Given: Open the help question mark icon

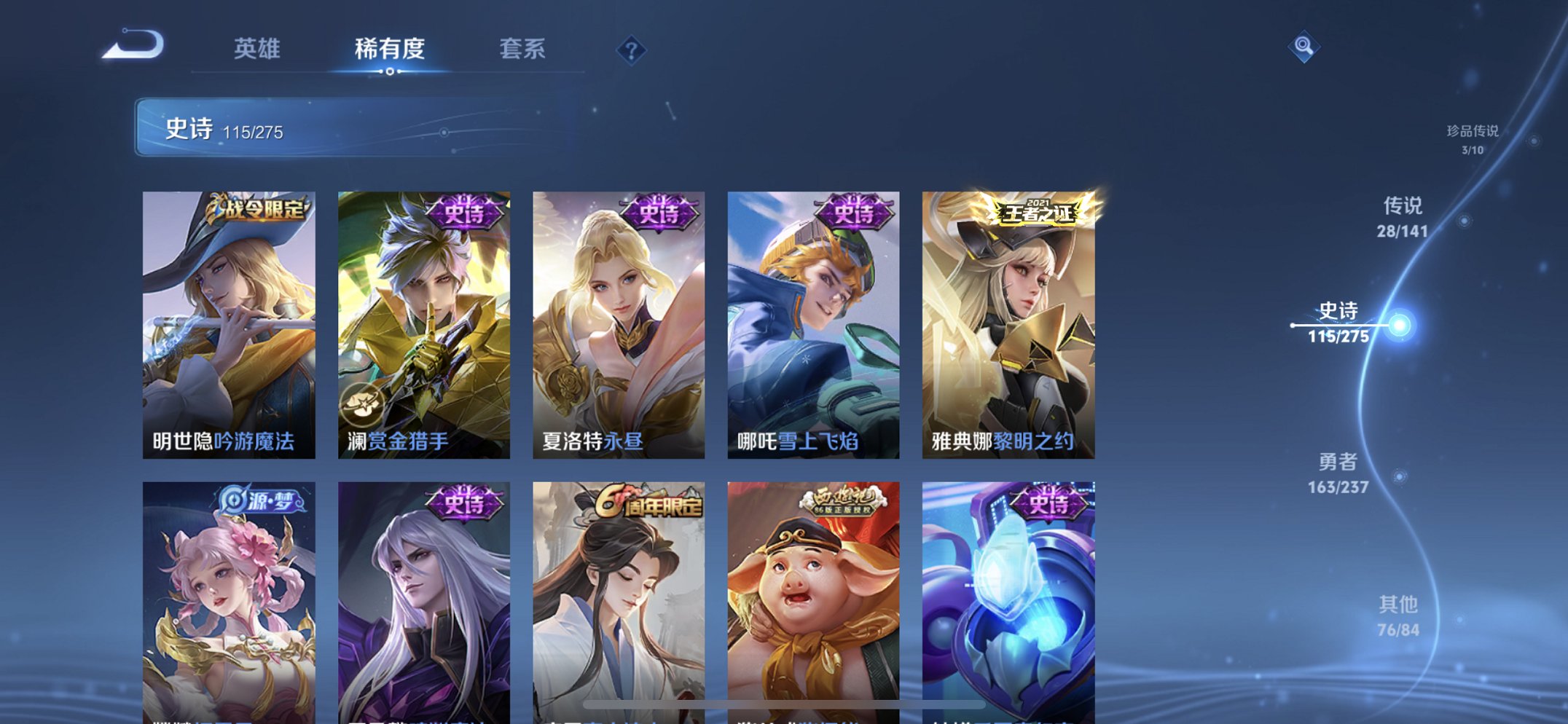Looking at the screenshot, I should [x=632, y=50].
